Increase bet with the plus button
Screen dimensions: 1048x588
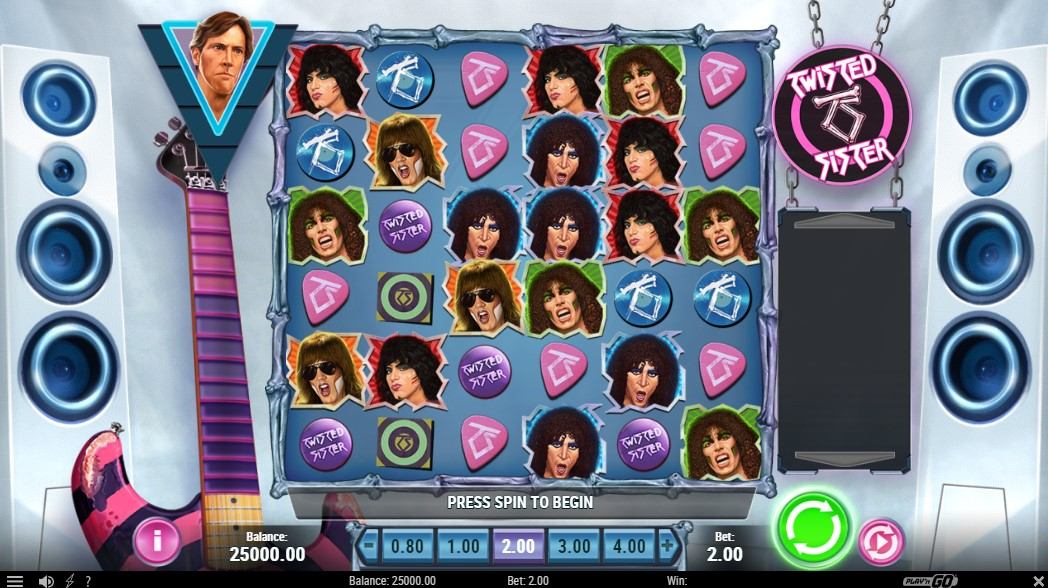667,547
